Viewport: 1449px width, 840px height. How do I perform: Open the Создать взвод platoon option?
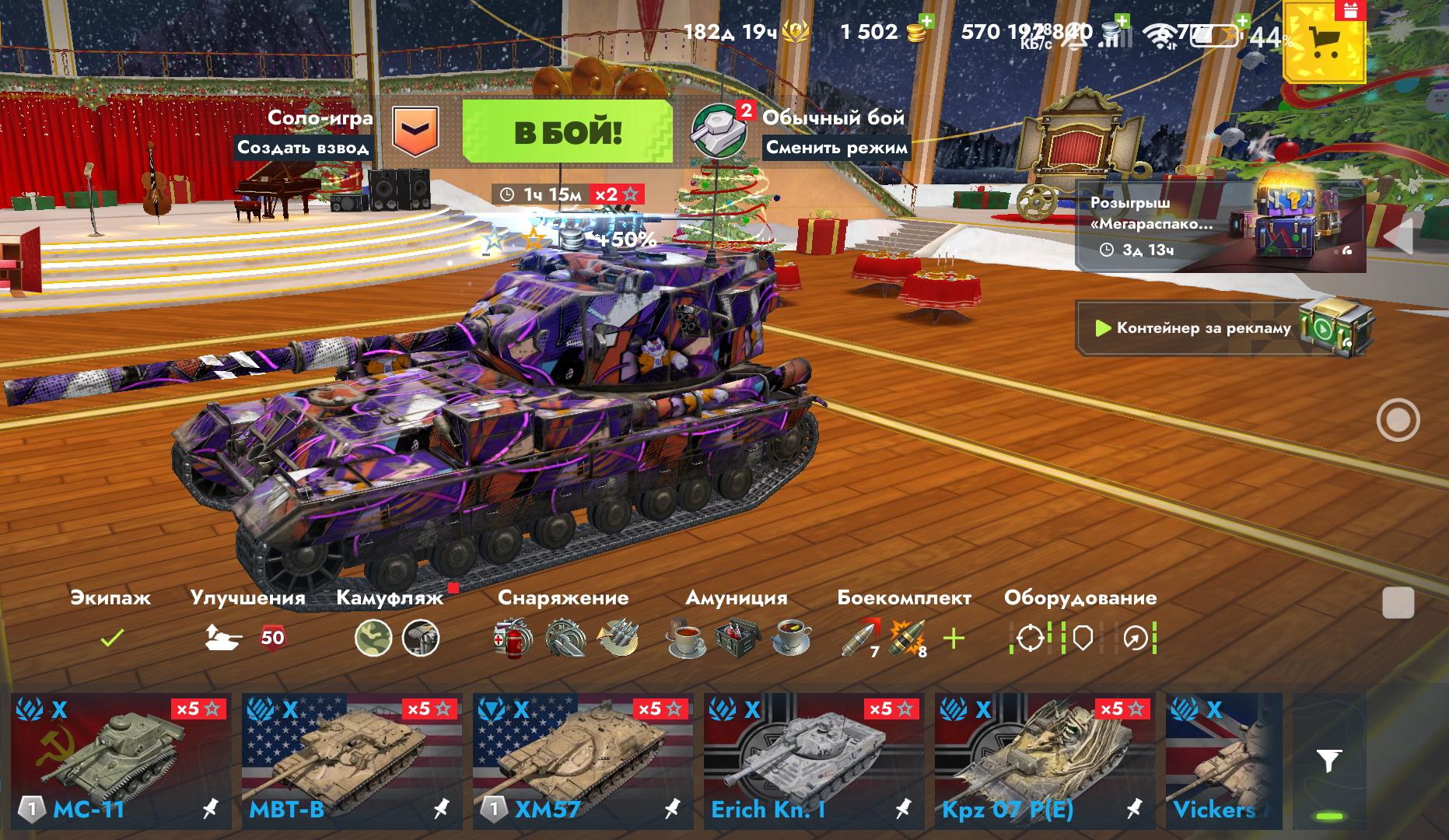tap(303, 147)
